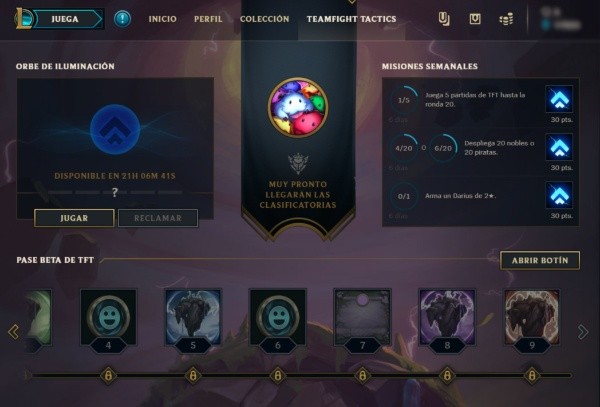Viewport: 600px width, 407px height.
Task: Select the level 4 emote reward
Action: [108, 317]
